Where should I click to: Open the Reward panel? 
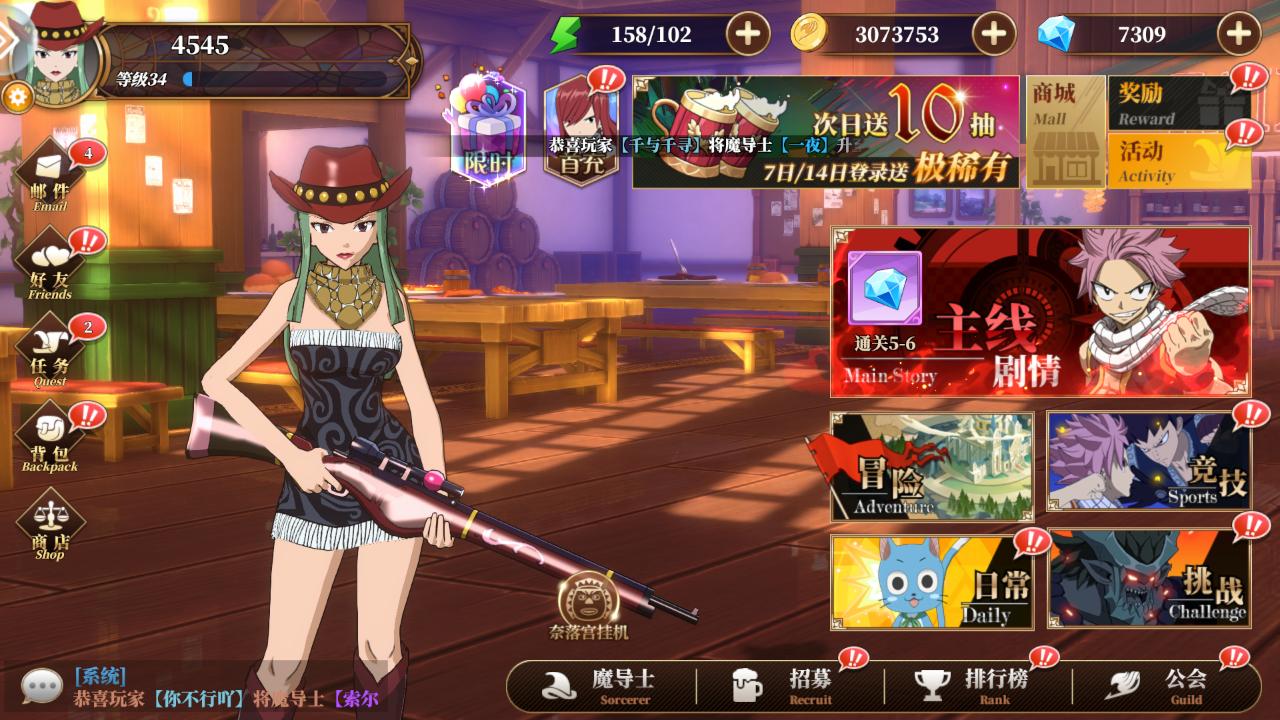tap(1178, 104)
